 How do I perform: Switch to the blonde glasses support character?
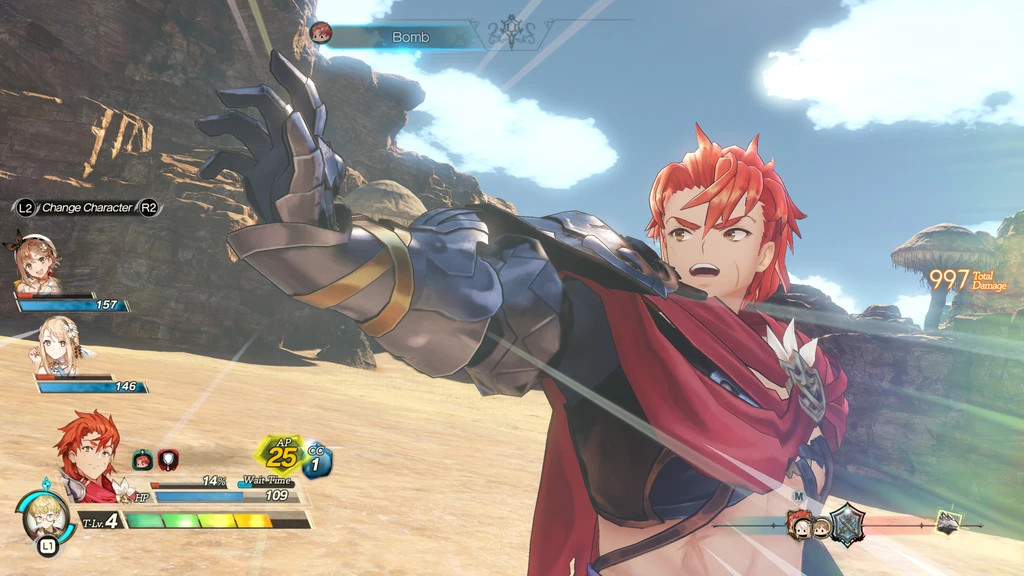[46, 513]
